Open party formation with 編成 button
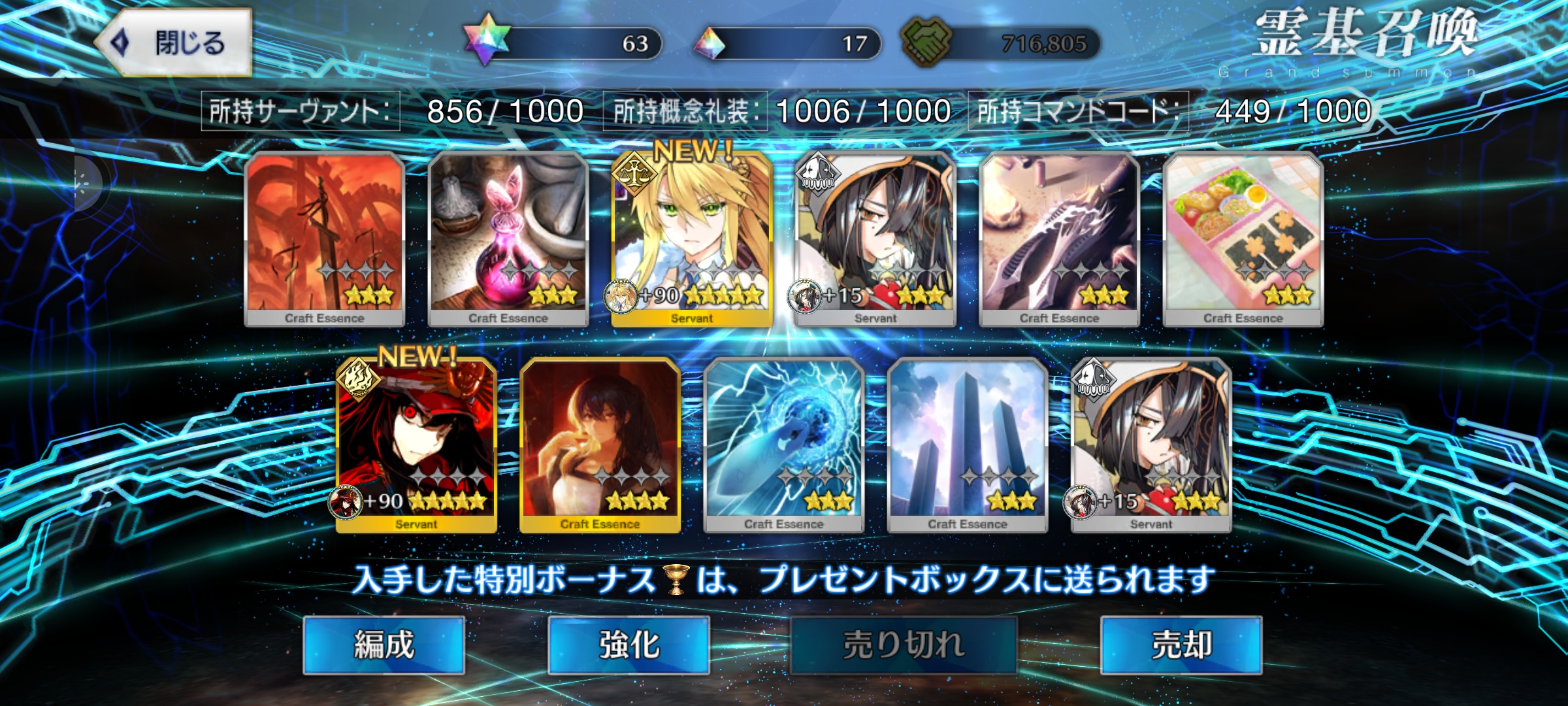The width and height of the screenshot is (1568, 706). 384,645
